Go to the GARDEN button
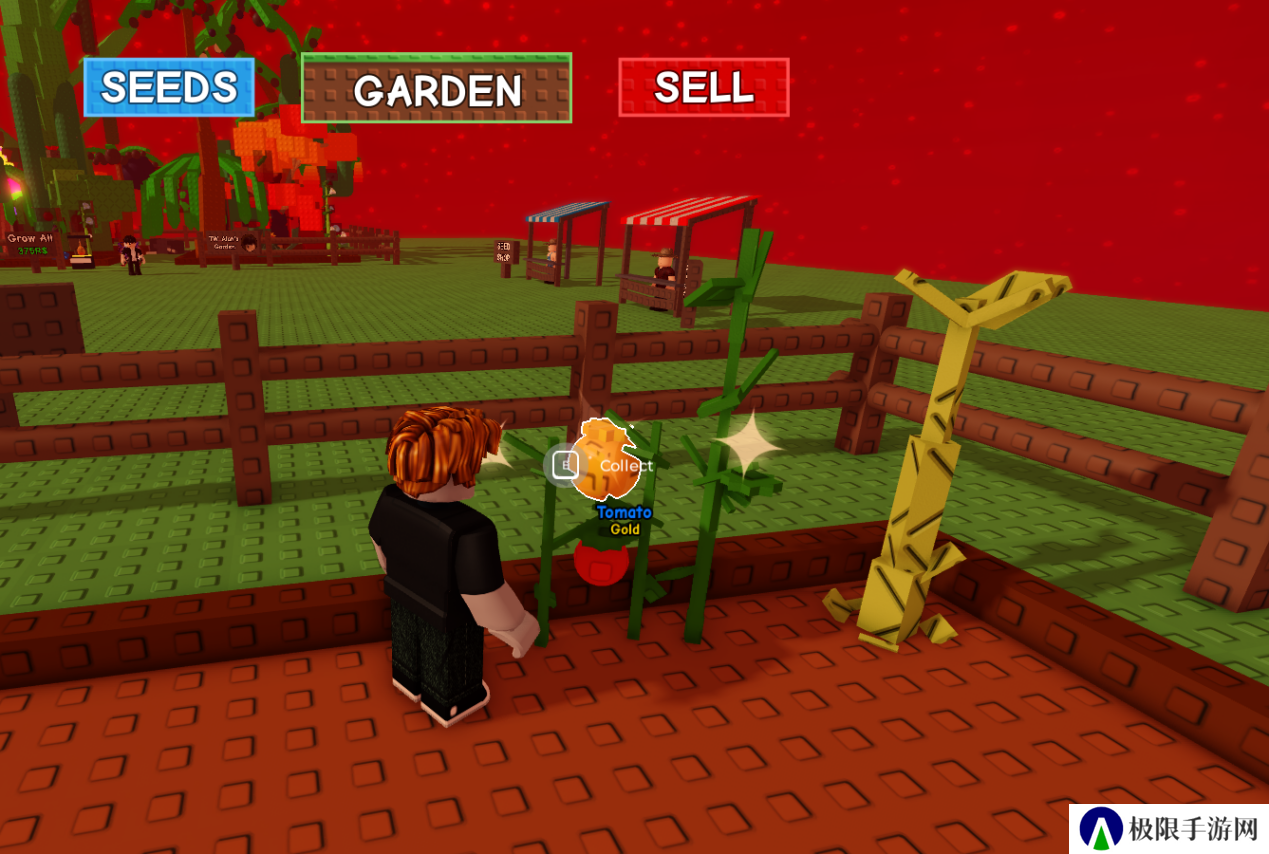Viewport: 1269px width, 854px height. click(x=436, y=89)
